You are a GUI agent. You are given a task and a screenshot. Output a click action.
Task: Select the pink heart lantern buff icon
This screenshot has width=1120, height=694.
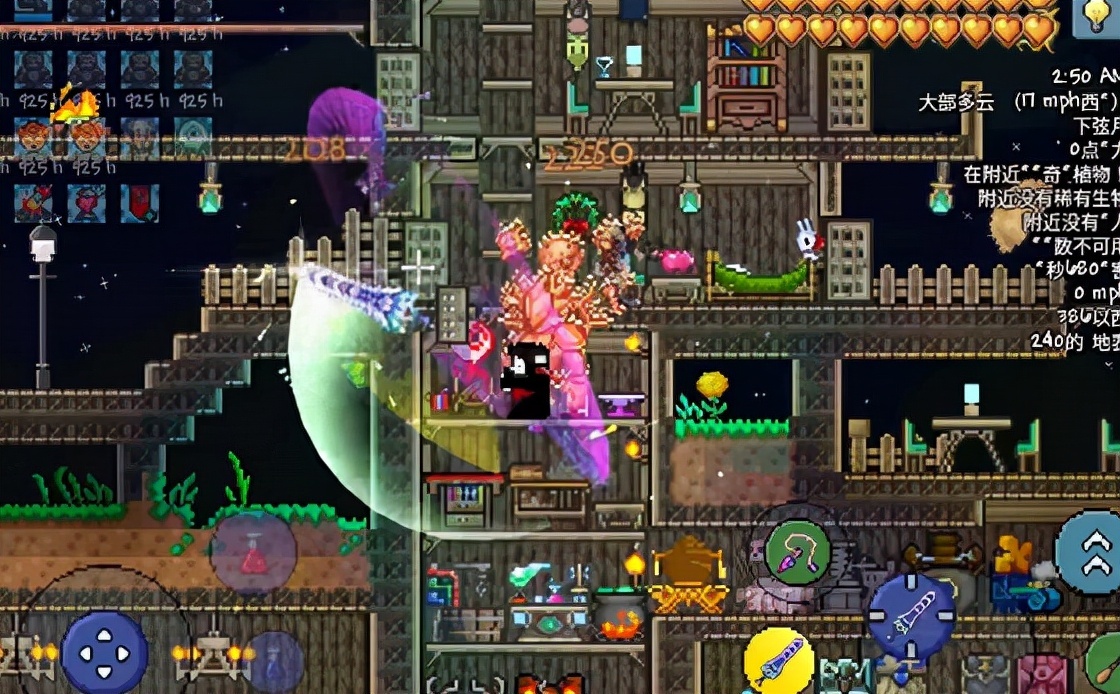point(86,203)
